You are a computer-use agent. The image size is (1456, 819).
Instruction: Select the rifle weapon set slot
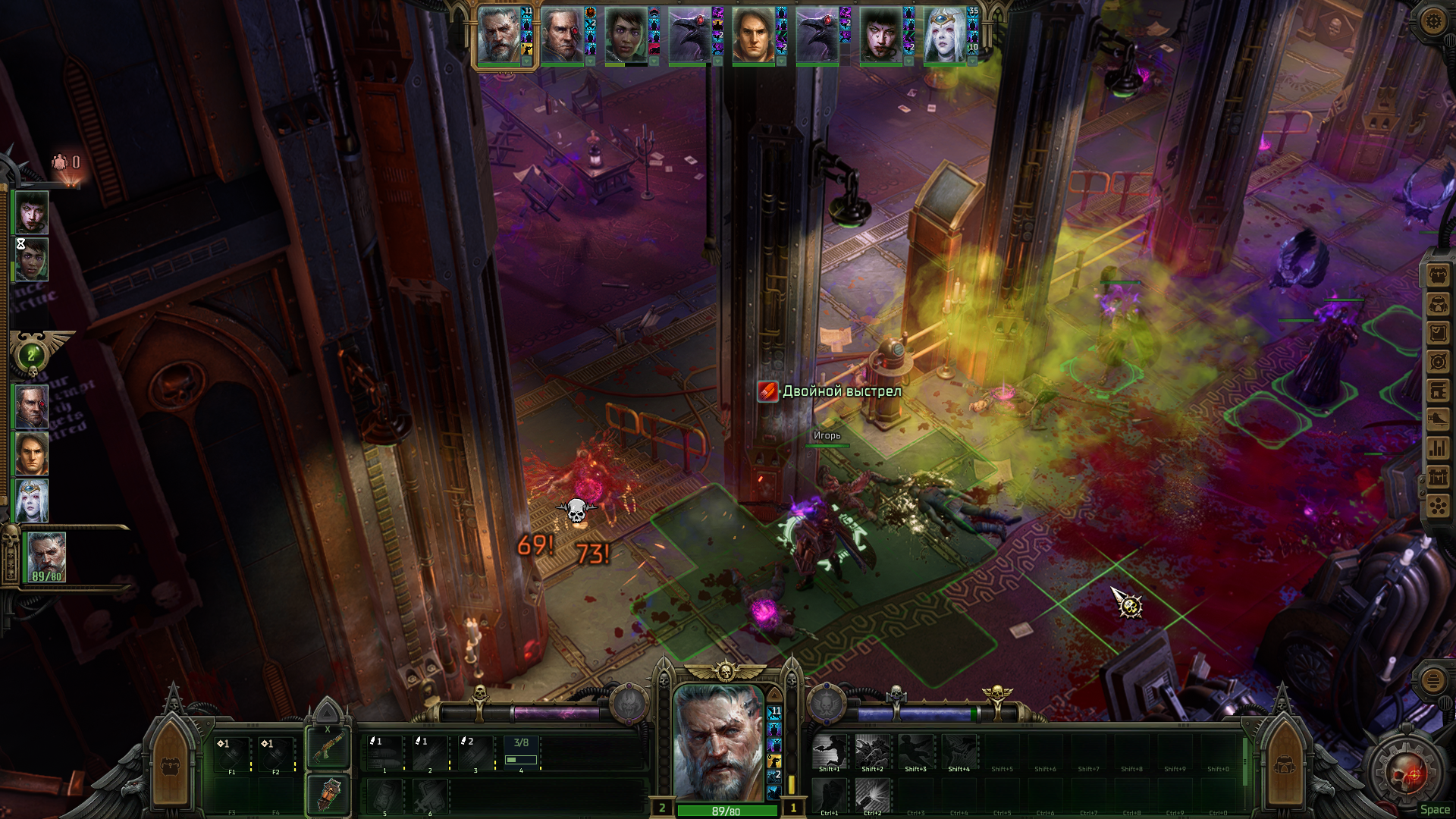coord(328,748)
